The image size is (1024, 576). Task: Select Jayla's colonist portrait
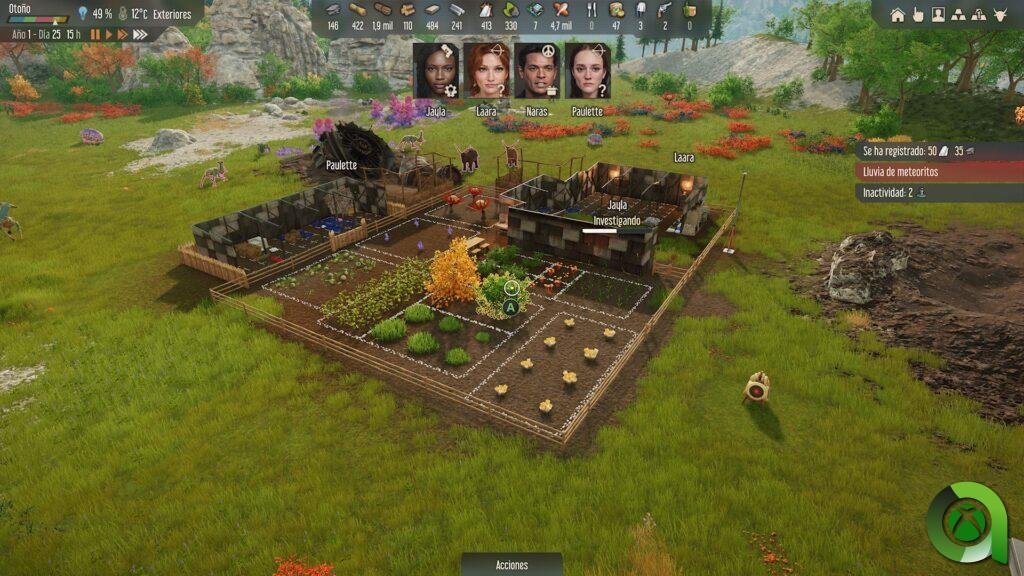(x=435, y=70)
